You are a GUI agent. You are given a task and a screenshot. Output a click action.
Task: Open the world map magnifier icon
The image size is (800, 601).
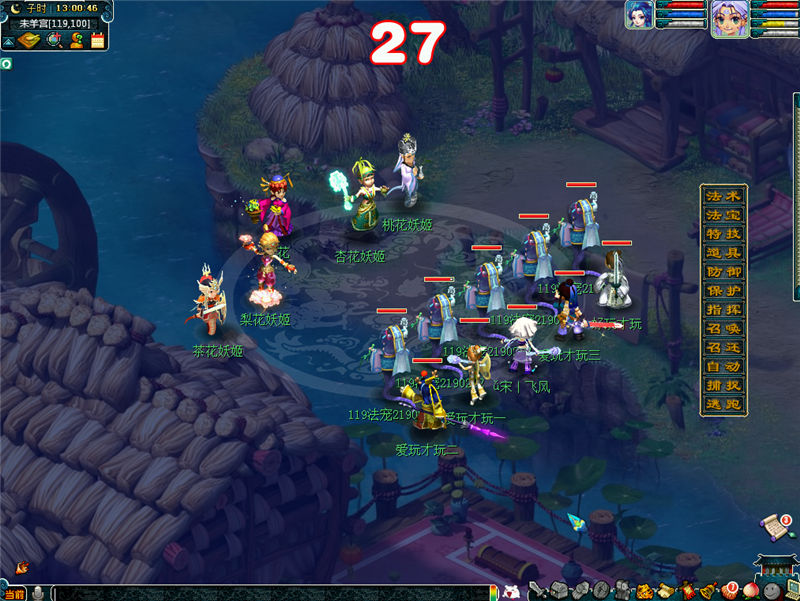click(55, 41)
